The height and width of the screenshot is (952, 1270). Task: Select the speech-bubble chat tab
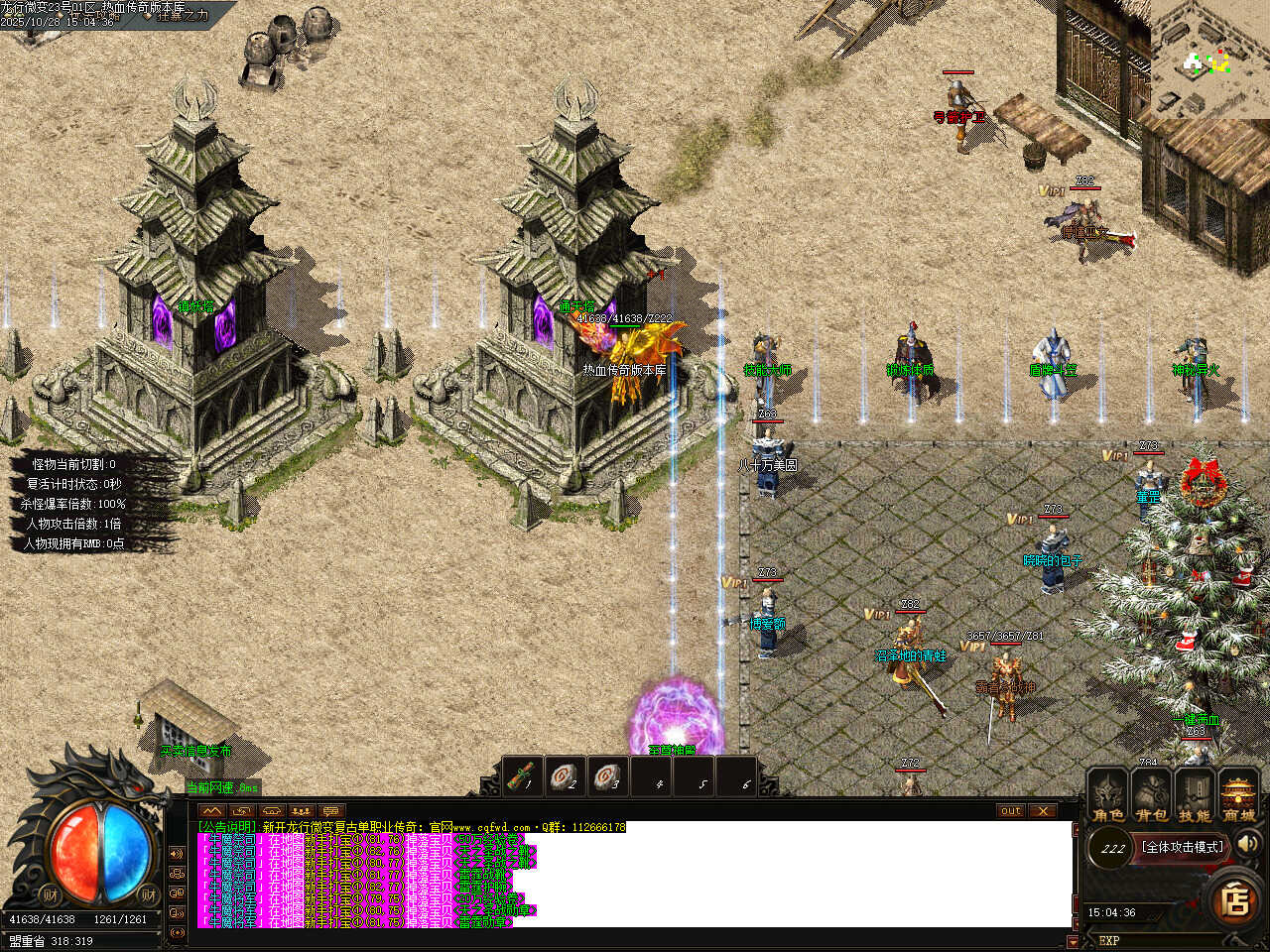click(331, 810)
